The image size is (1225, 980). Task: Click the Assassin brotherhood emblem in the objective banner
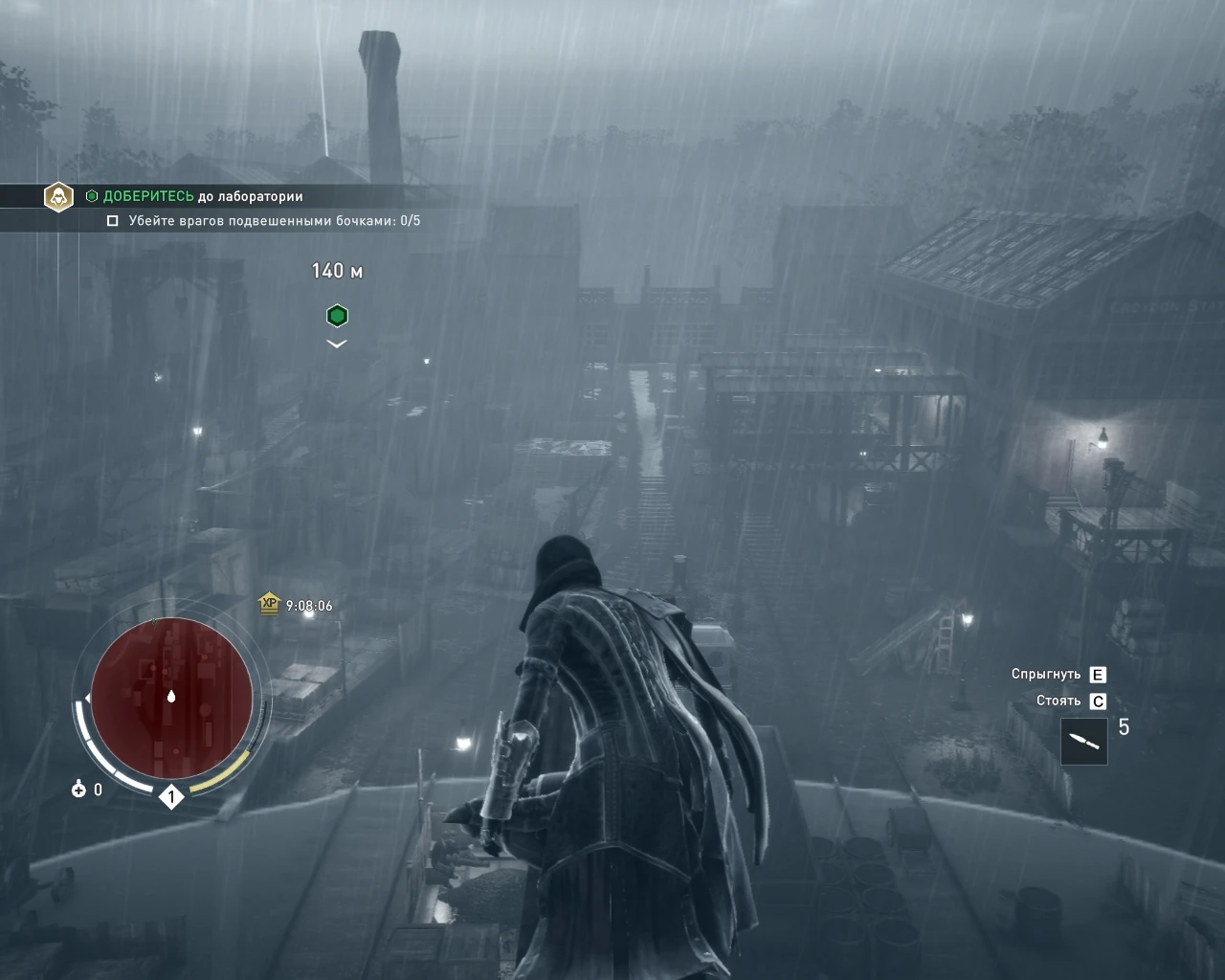(x=59, y=196)
